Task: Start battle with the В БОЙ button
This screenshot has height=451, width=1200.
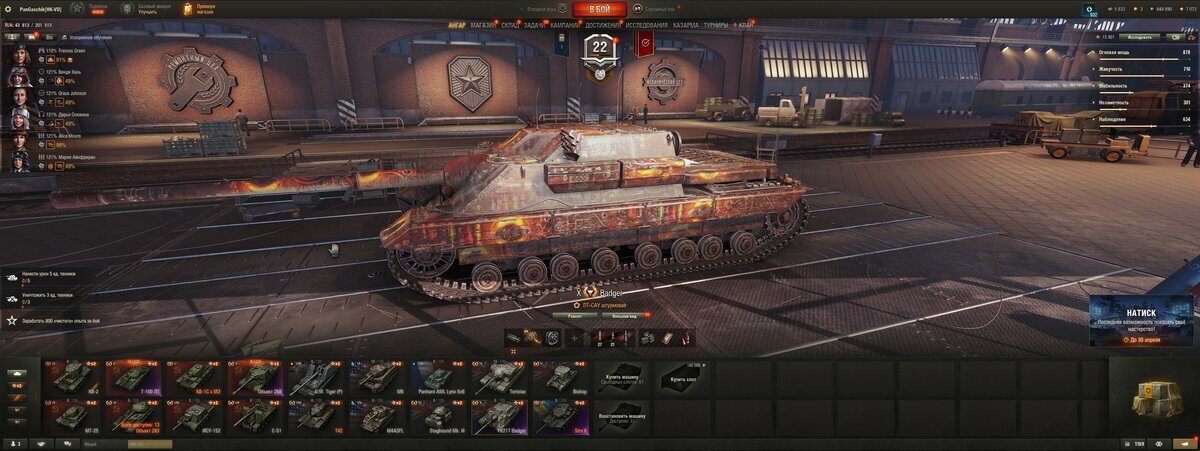Action: [599, 9]
